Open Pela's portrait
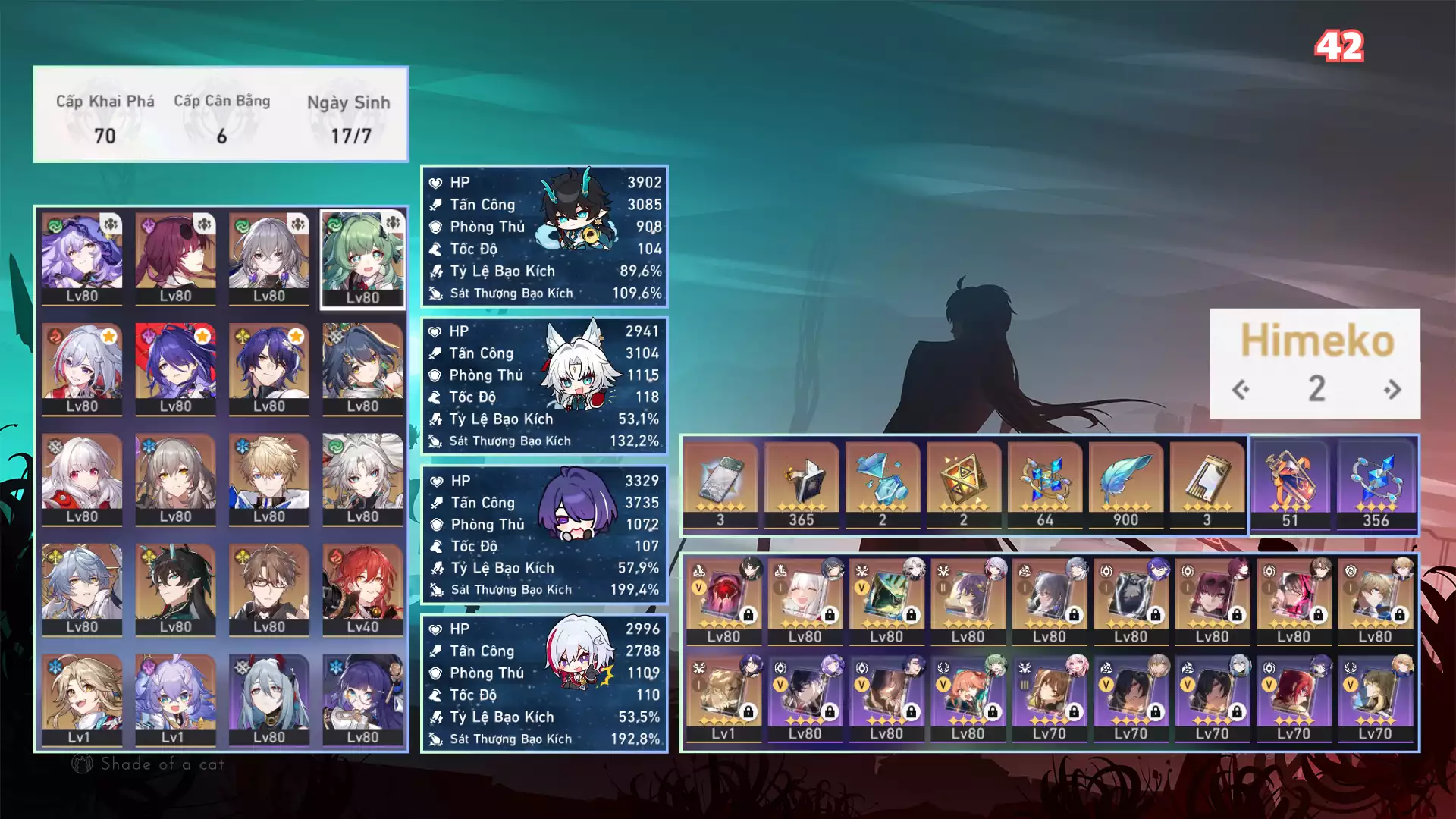Viewport: 1456px width, 819px height. 362,699
